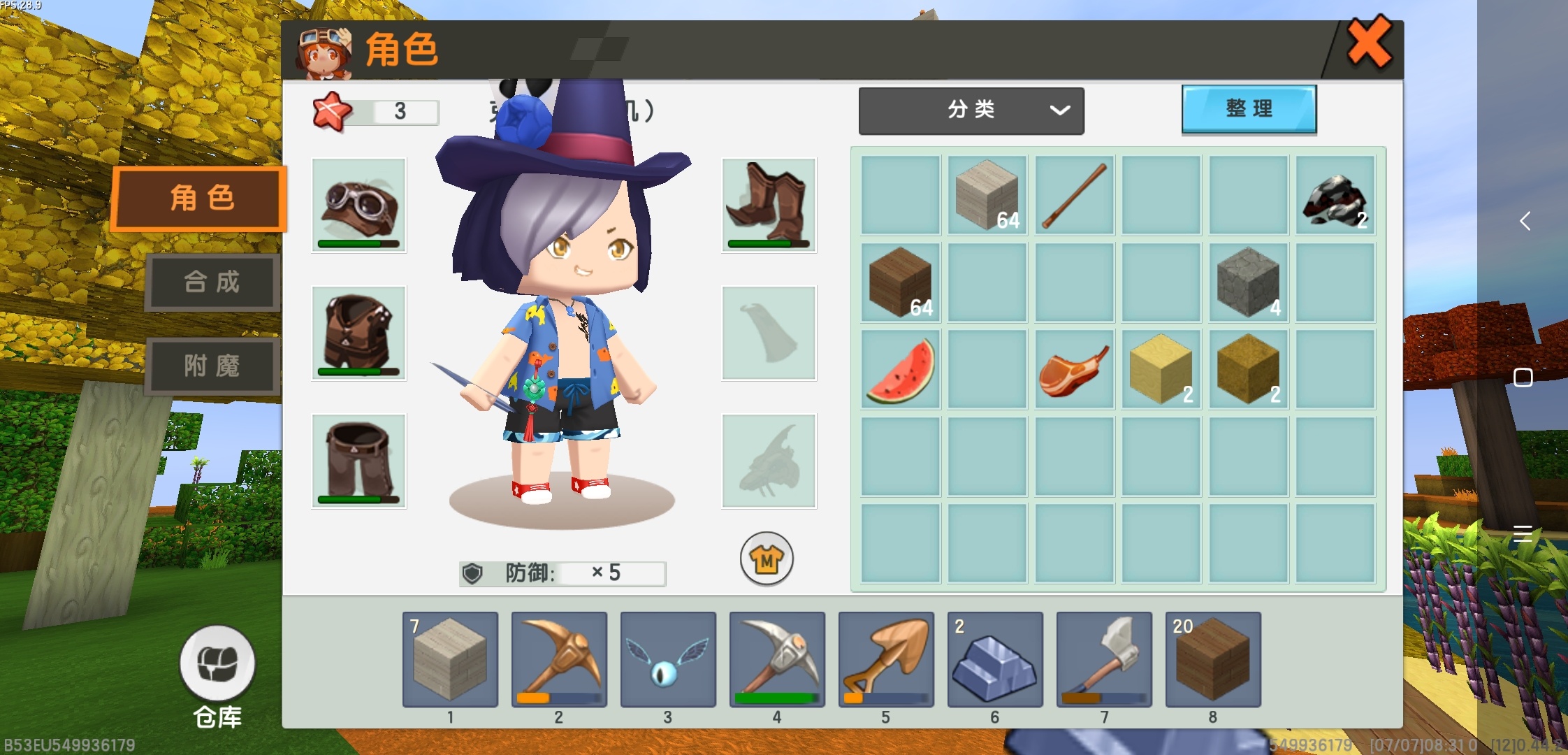Open the 仓库 storage chest

point(217,663)
